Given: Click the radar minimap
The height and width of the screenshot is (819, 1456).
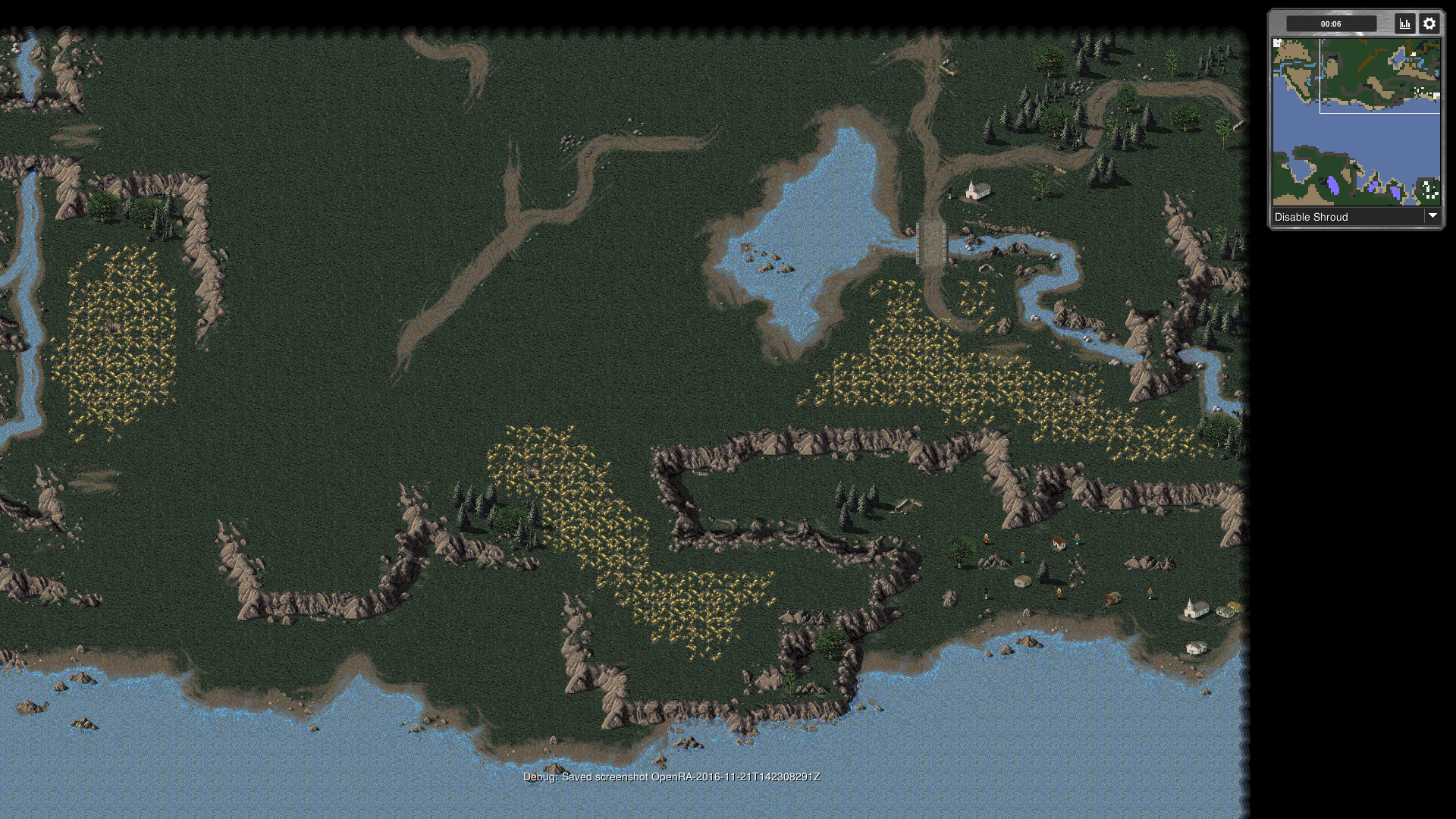Looking at the screenshot, I should (1356, 122).
